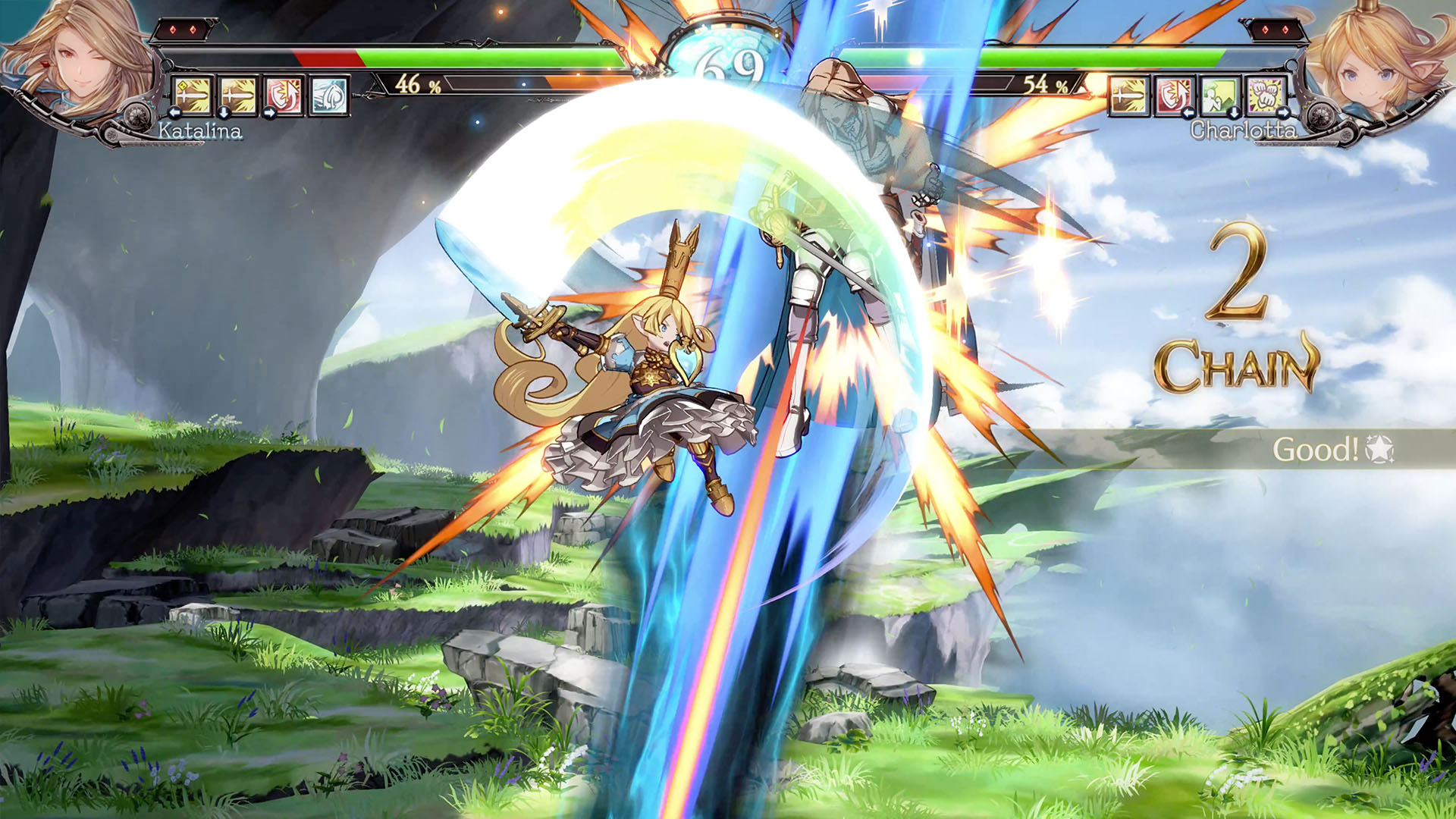Select Katalina's red shield counter icon
Image resolution: width=1456 pixels, height=819 pixels.
(x=284, y=94)
